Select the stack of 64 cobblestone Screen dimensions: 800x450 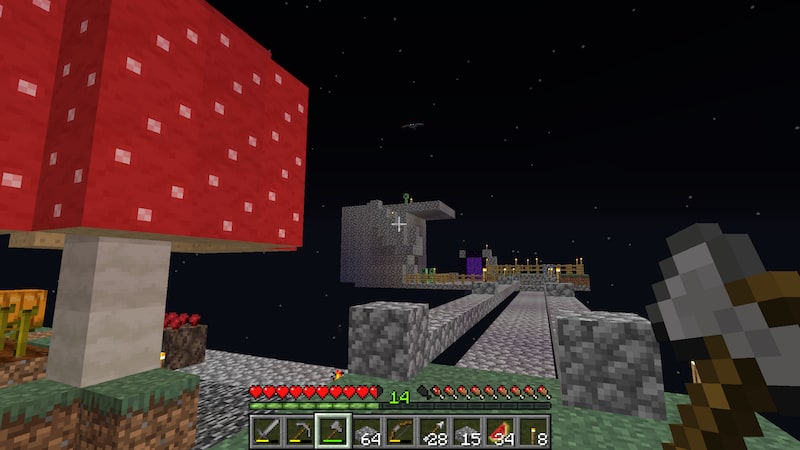tap(366, 431)
